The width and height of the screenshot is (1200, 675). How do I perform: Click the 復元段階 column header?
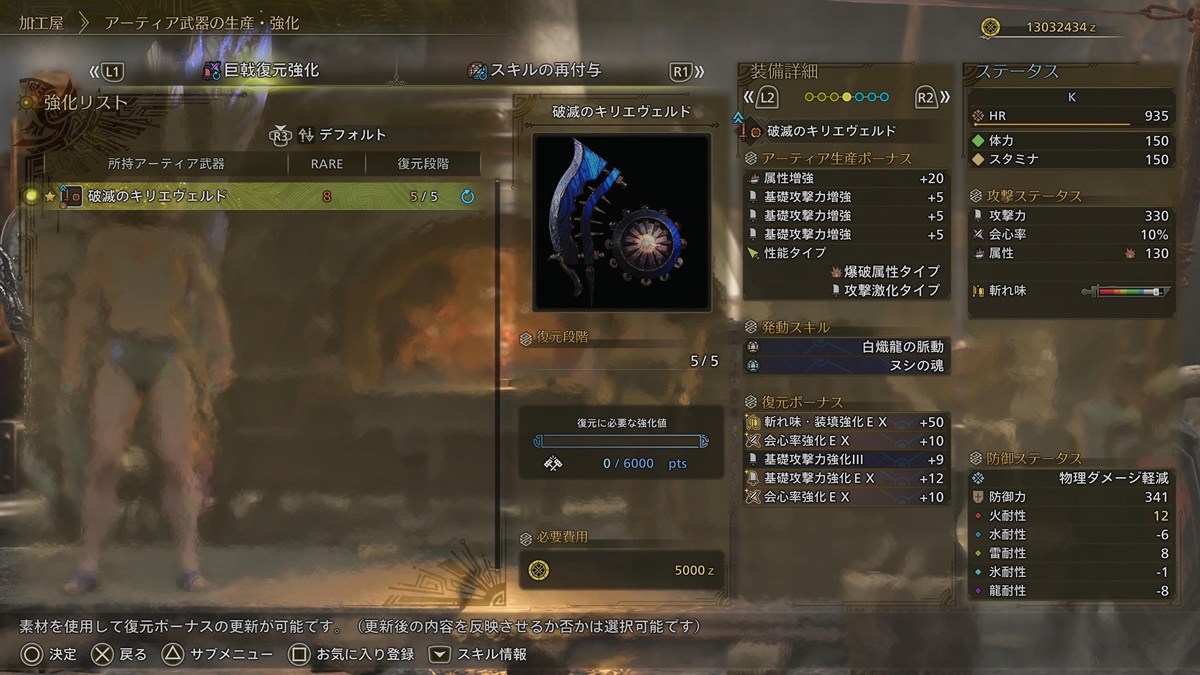click(x=423, y=164)
